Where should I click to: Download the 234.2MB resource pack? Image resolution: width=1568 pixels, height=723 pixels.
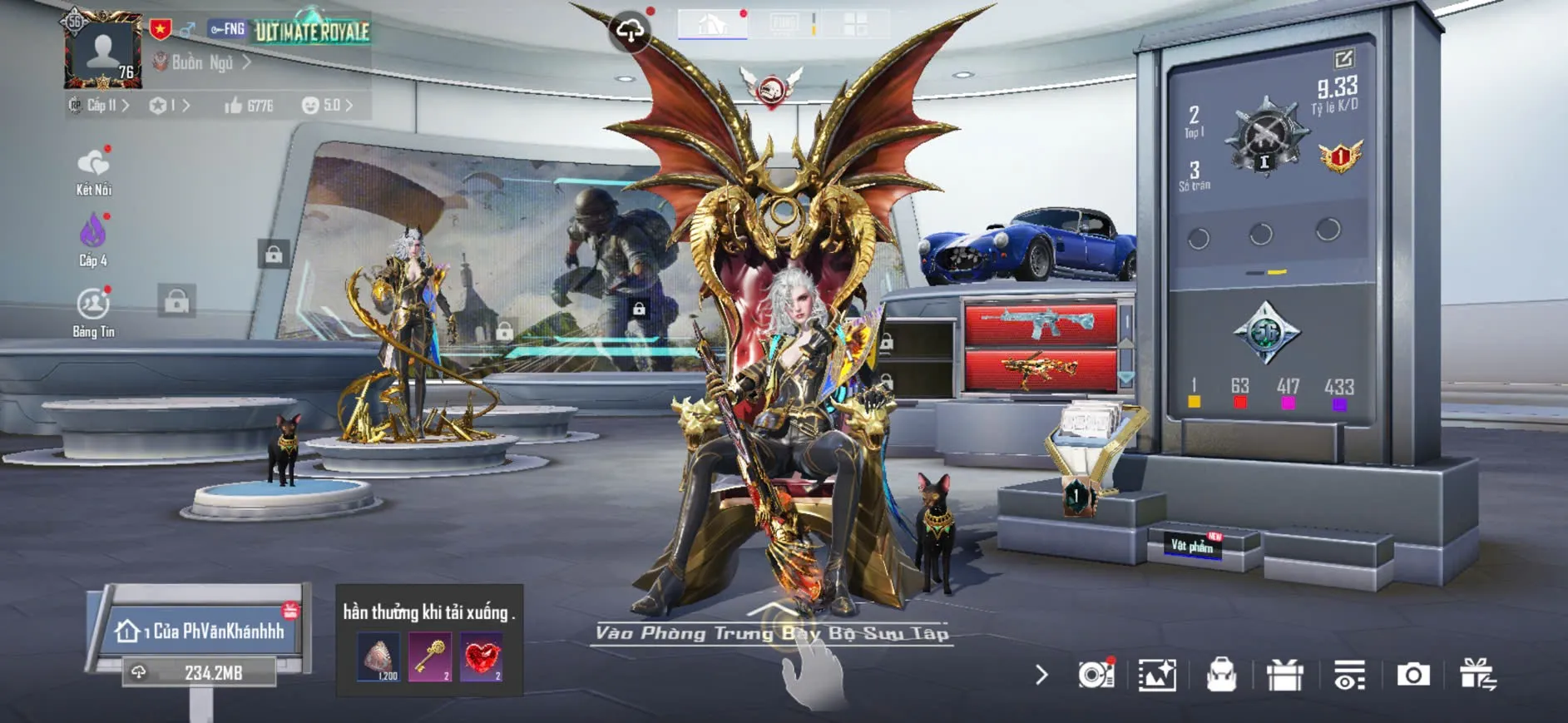[x=200, y=672]
